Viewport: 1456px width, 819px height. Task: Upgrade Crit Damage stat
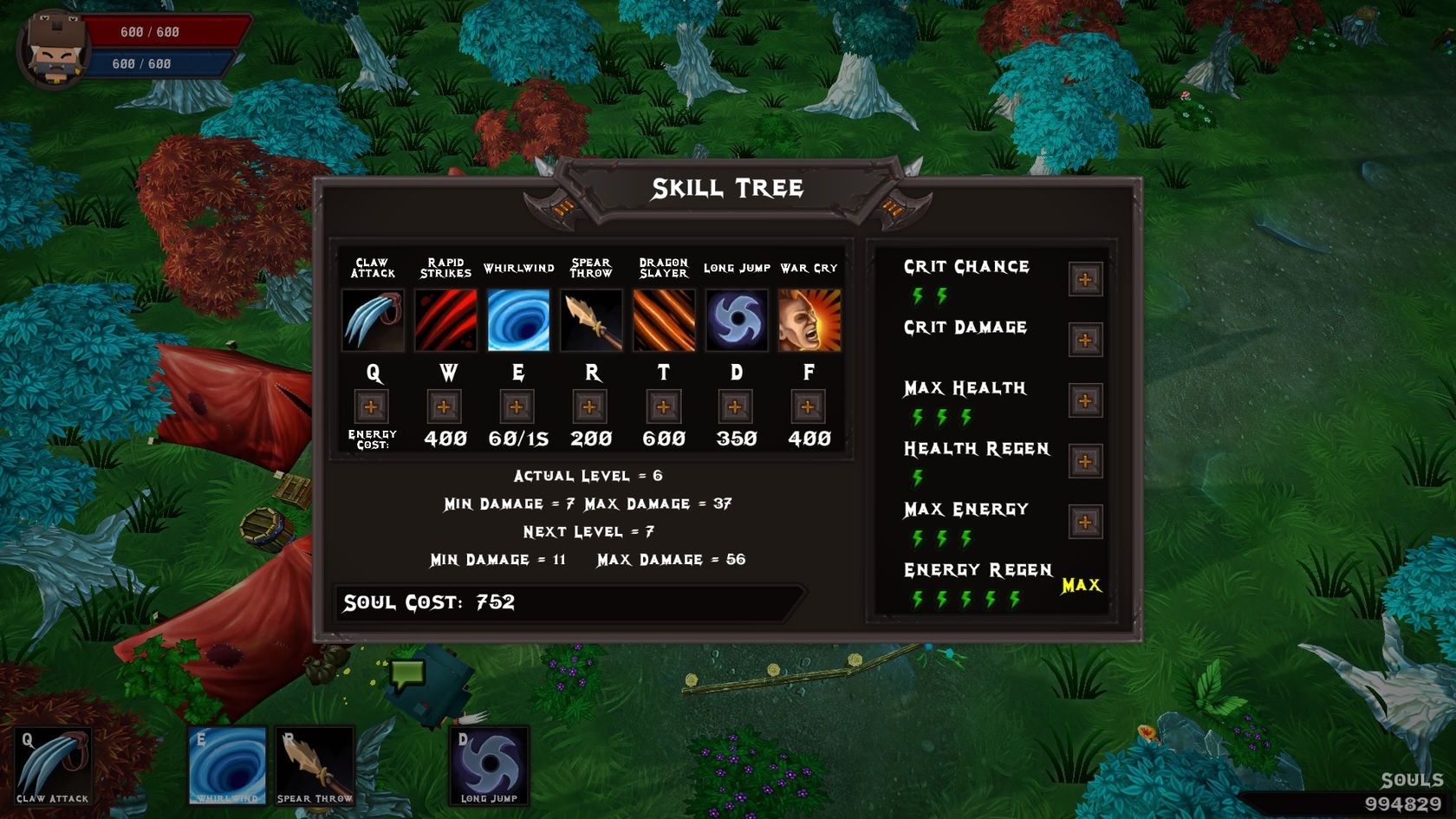[1085, 340]
